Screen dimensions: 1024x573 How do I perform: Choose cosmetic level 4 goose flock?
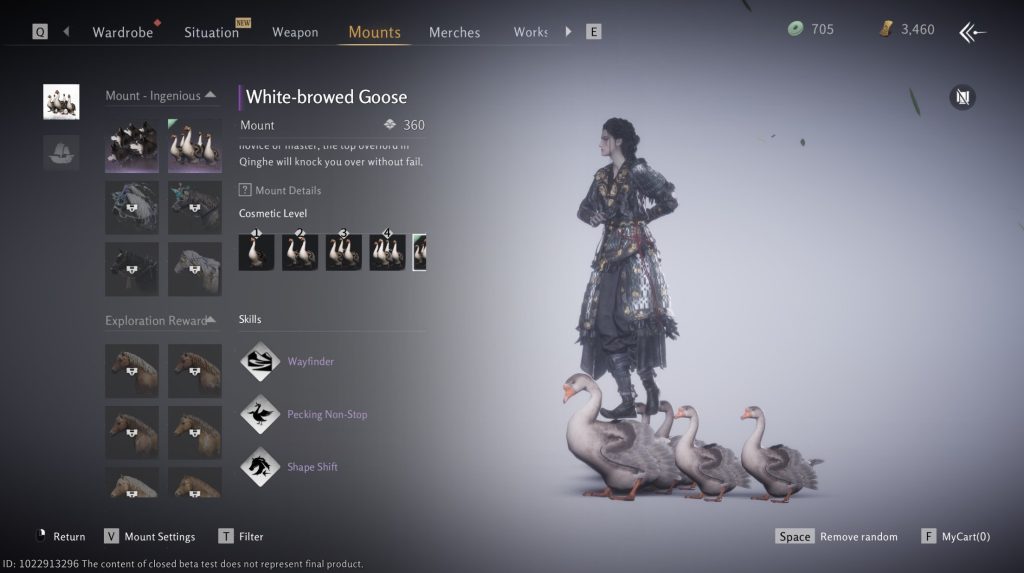point(387,252)
